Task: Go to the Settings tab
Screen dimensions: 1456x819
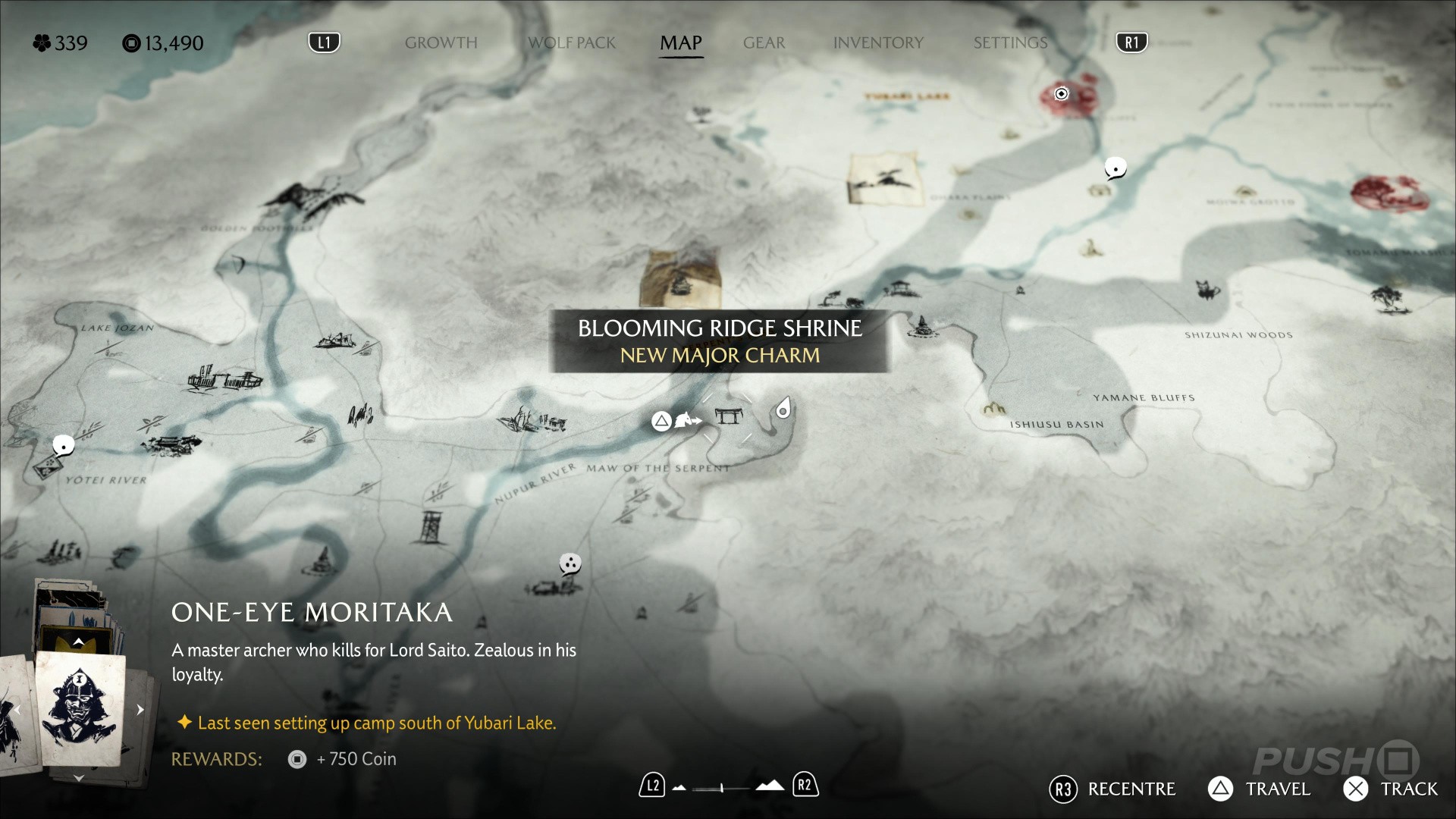Action: point(1010,43)
